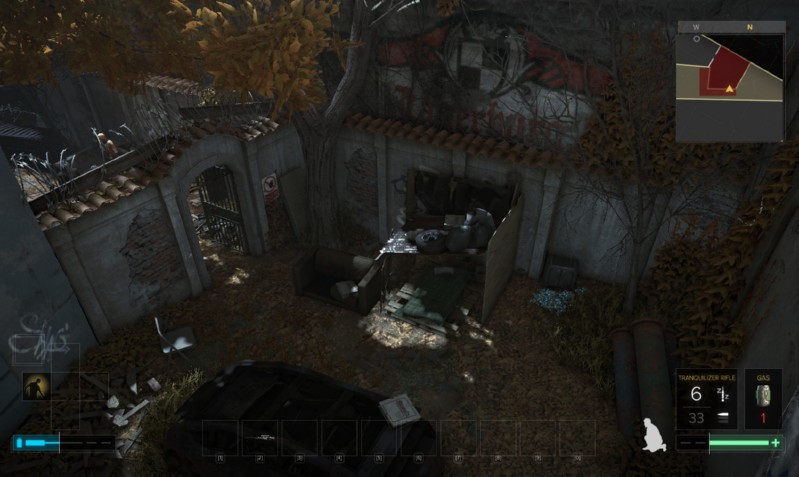Choose the Gas grenade slot
The height and width of the screenshot is (477, 799).
pyautogui.click(x=763, y=399)
